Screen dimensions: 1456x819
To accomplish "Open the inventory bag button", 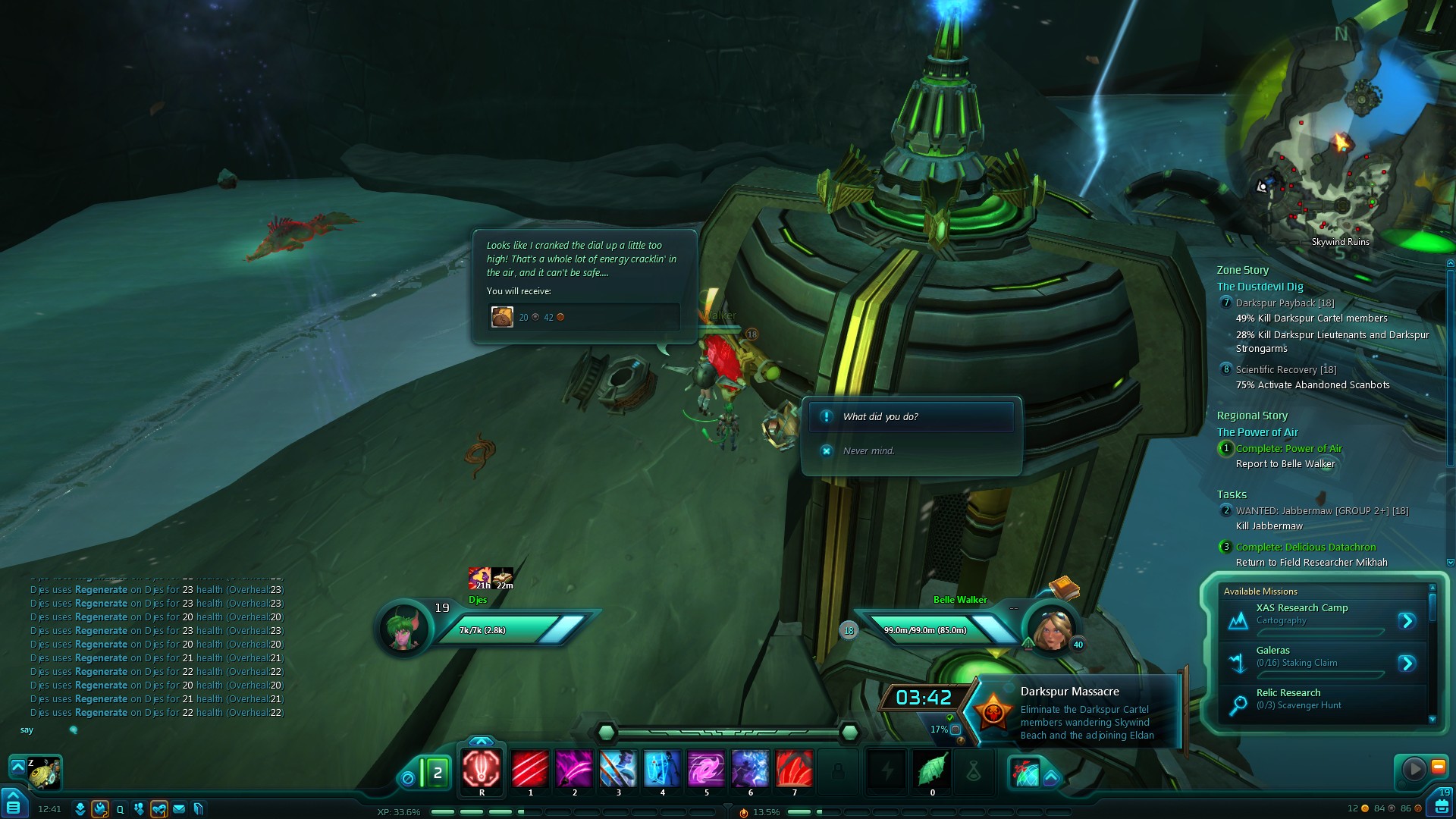I will click(1441, 805).
